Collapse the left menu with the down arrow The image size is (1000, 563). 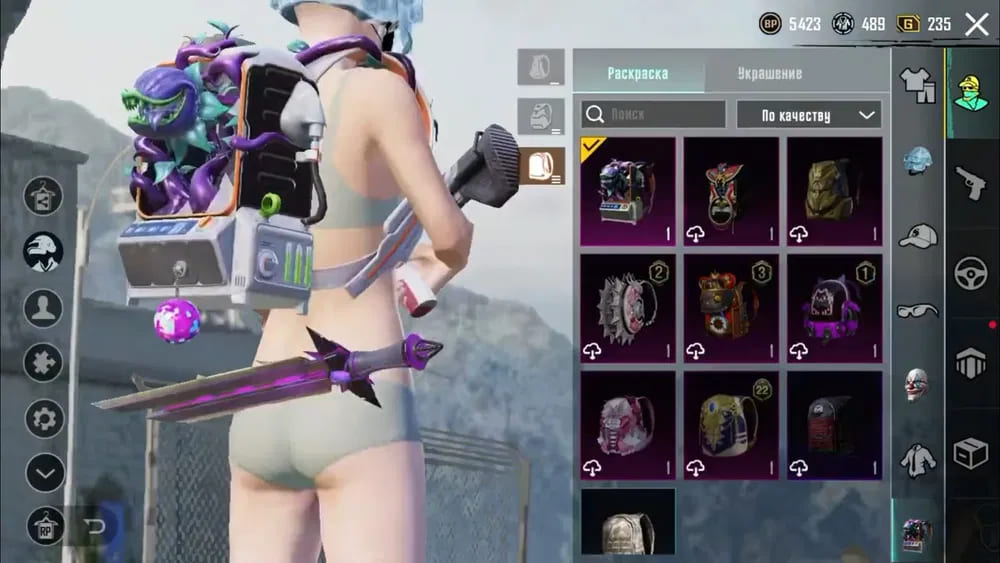coord(44,471)
